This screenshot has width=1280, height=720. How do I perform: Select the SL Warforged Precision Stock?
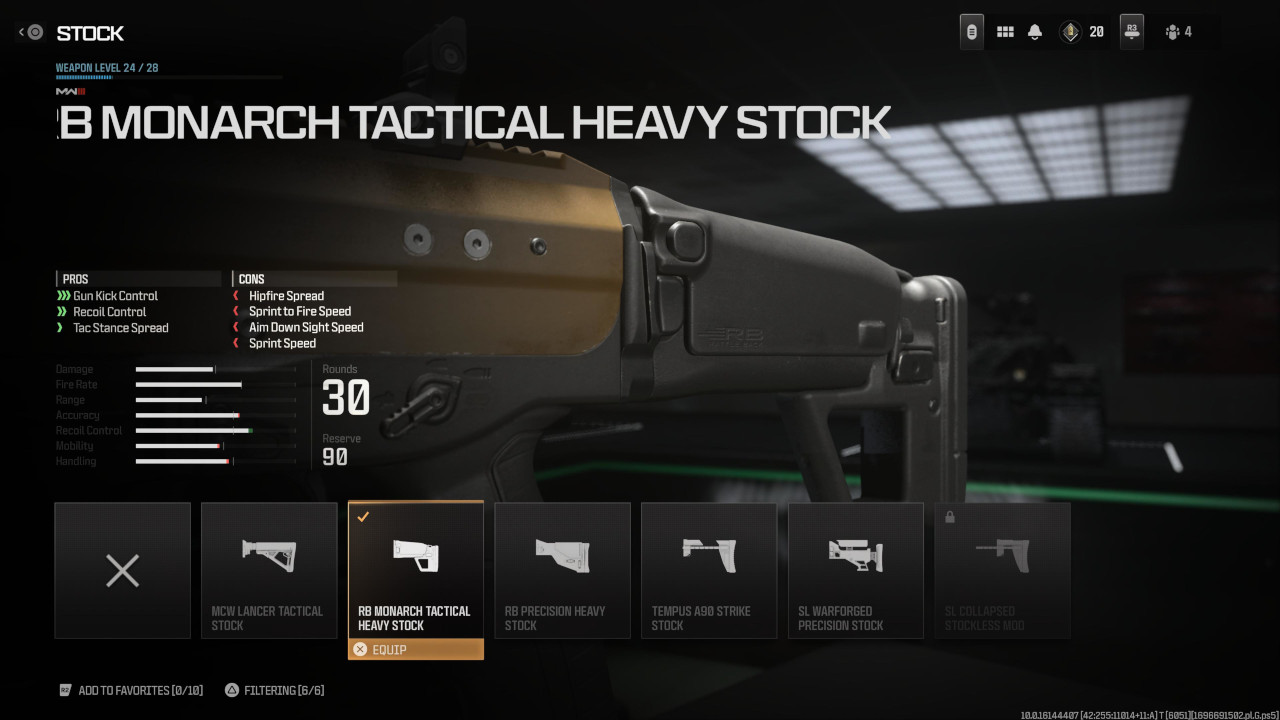point(856,570)
